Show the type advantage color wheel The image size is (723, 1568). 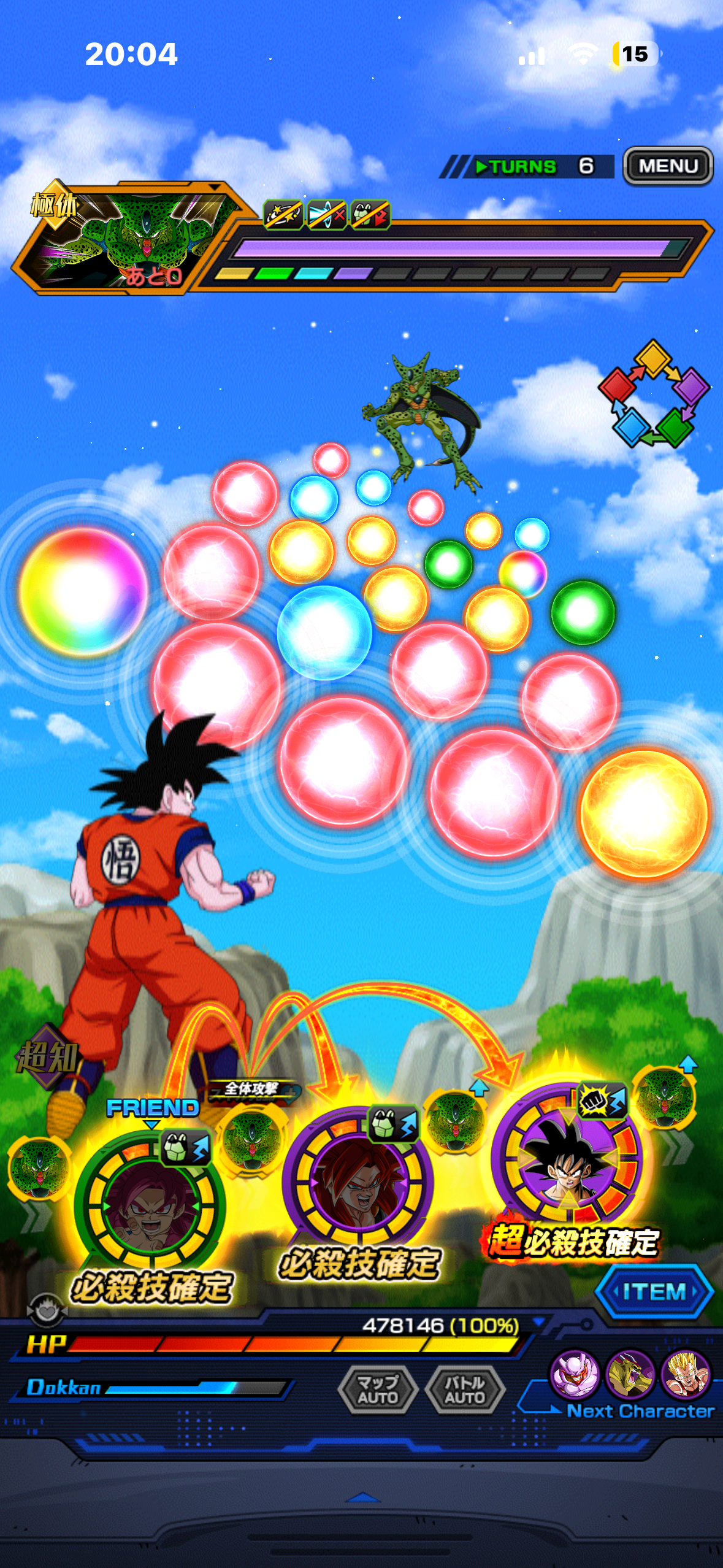coord(654,394)
